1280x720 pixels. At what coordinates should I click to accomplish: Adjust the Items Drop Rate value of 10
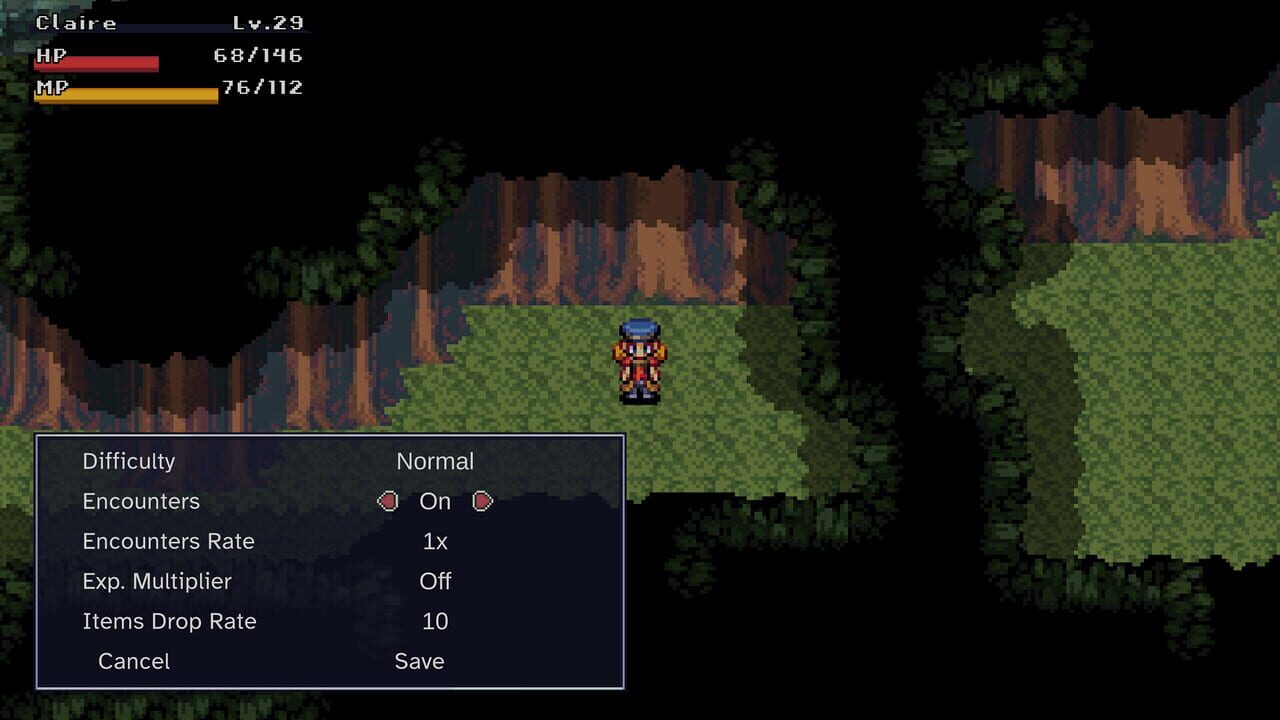point(438,621)
